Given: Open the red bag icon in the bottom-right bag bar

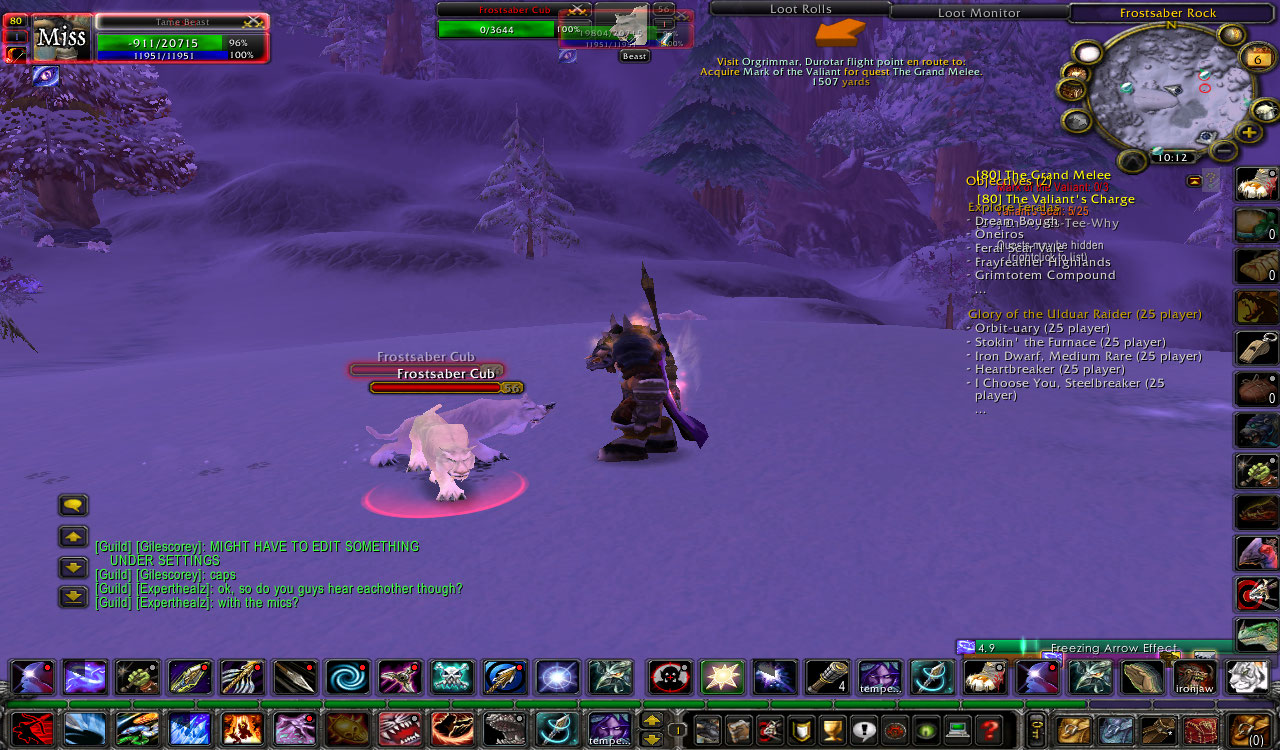Looking at the screenshot, I should [1202, 730].
